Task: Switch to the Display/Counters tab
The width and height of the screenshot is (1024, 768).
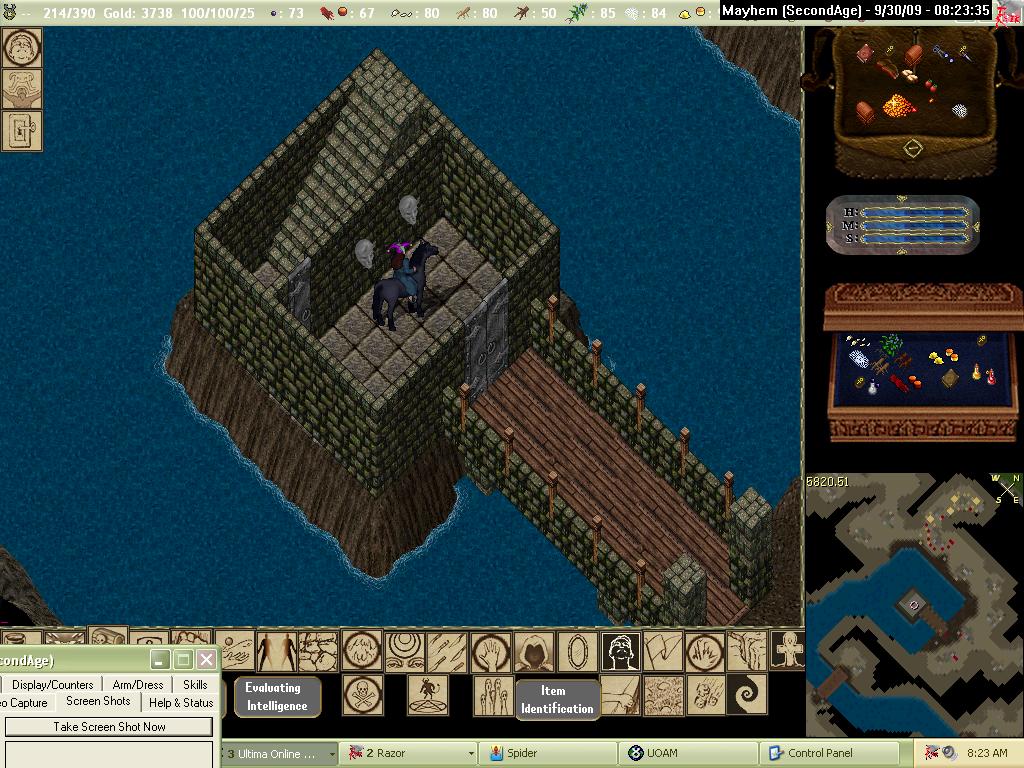Action: [x=52, y=685]
